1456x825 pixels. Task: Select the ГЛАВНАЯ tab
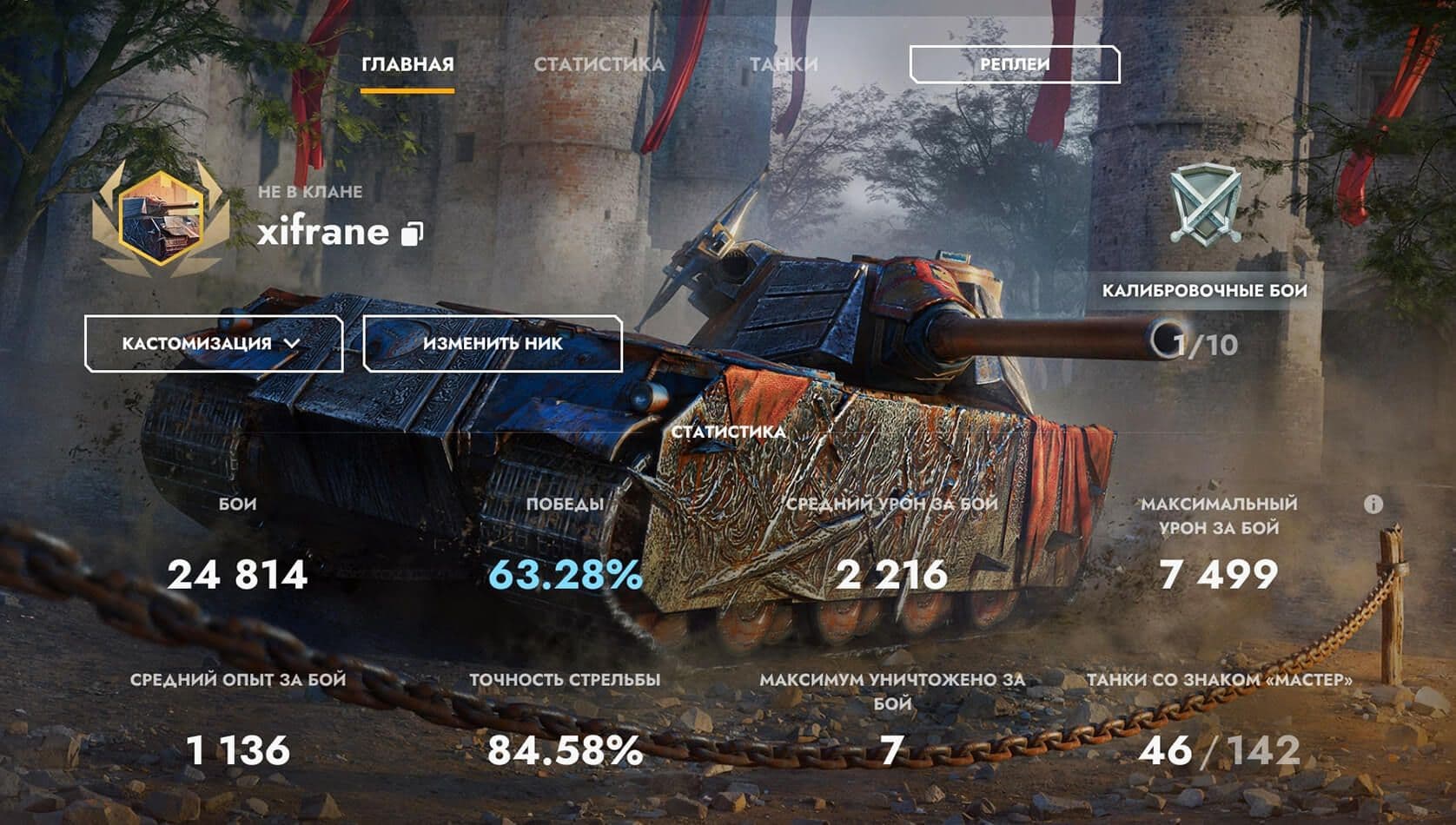pos(408,63)
